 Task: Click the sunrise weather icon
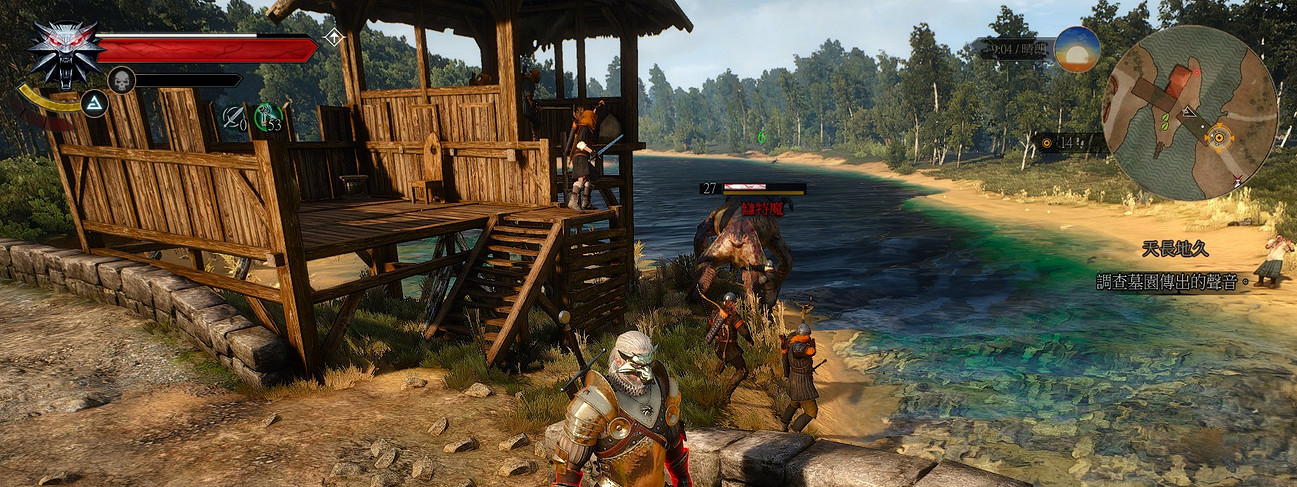[x=1076, y=49]
